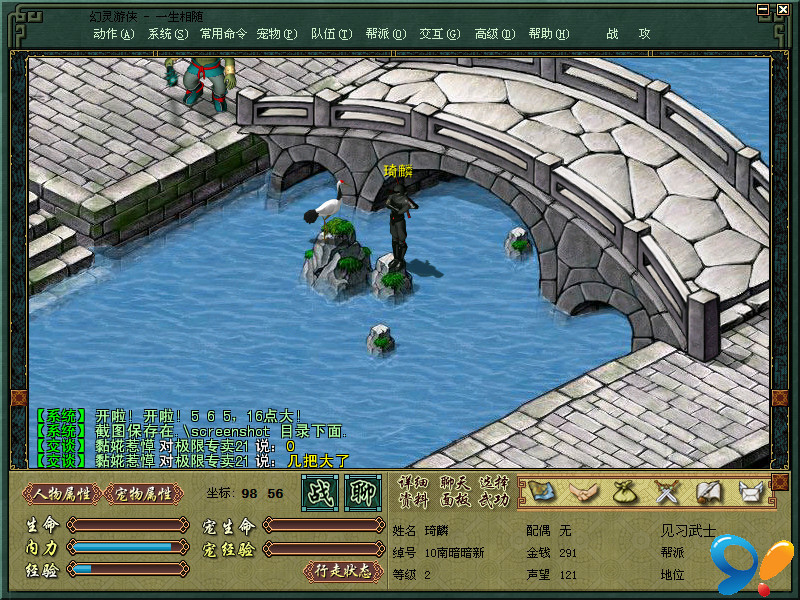Open the 动作 (Action) menu
This screenshot has width=800, height=600.
(x=113, y=33)
